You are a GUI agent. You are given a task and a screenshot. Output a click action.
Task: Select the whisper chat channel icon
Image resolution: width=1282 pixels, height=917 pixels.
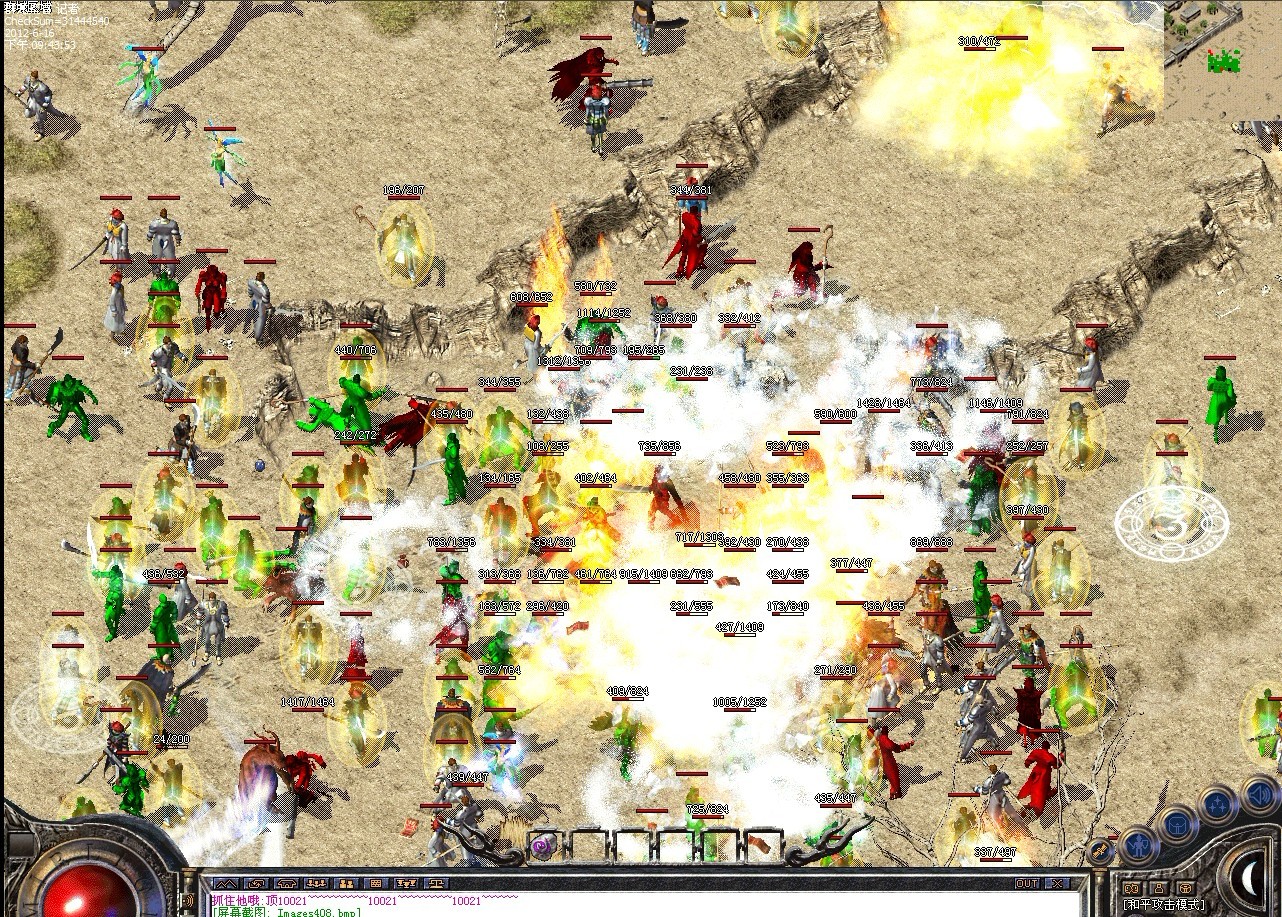(x=257, y=881)
